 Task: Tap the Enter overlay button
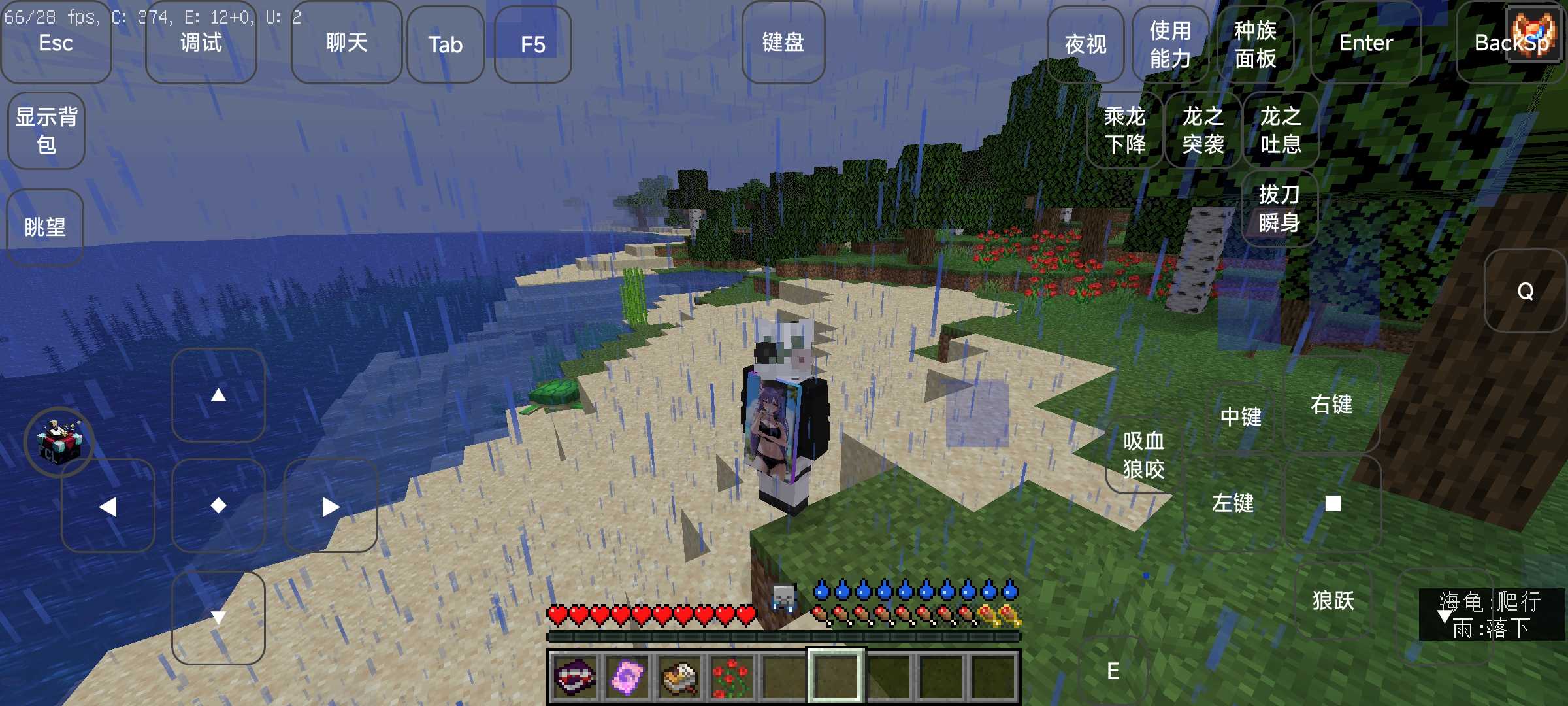tap(1365, 43)
